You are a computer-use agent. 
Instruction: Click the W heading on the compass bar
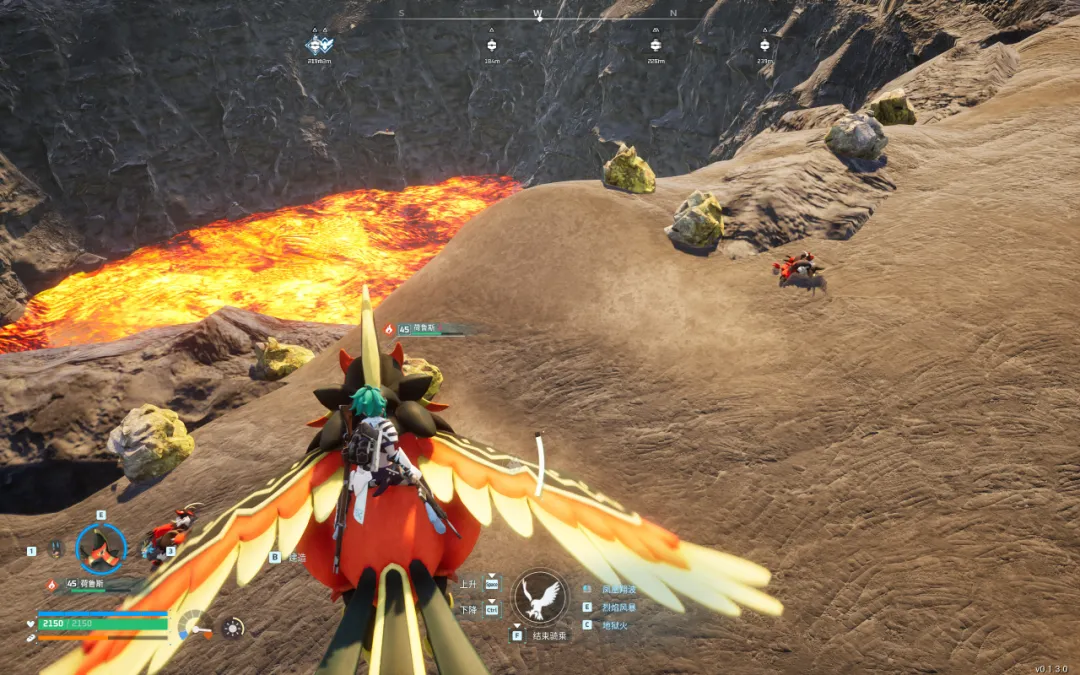pyautogui.click(x=538, y=14)
